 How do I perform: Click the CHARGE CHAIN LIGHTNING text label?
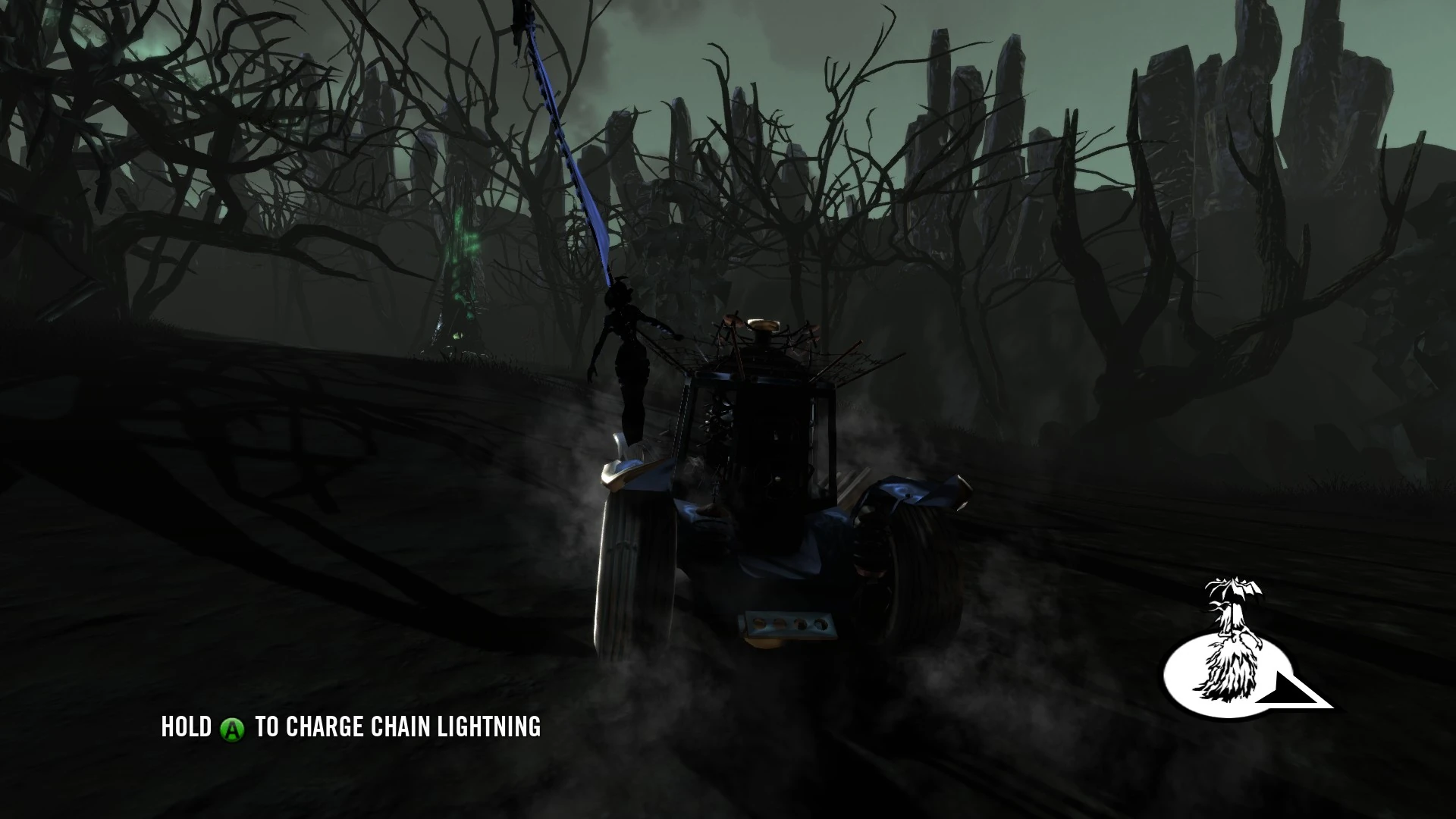click(413, 726)
